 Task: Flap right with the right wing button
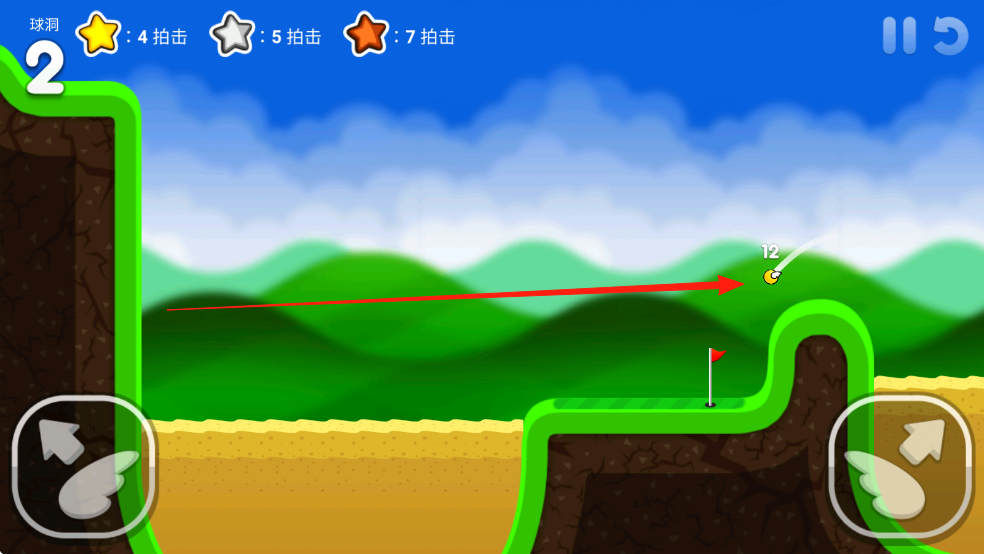[x=900, y=466]
